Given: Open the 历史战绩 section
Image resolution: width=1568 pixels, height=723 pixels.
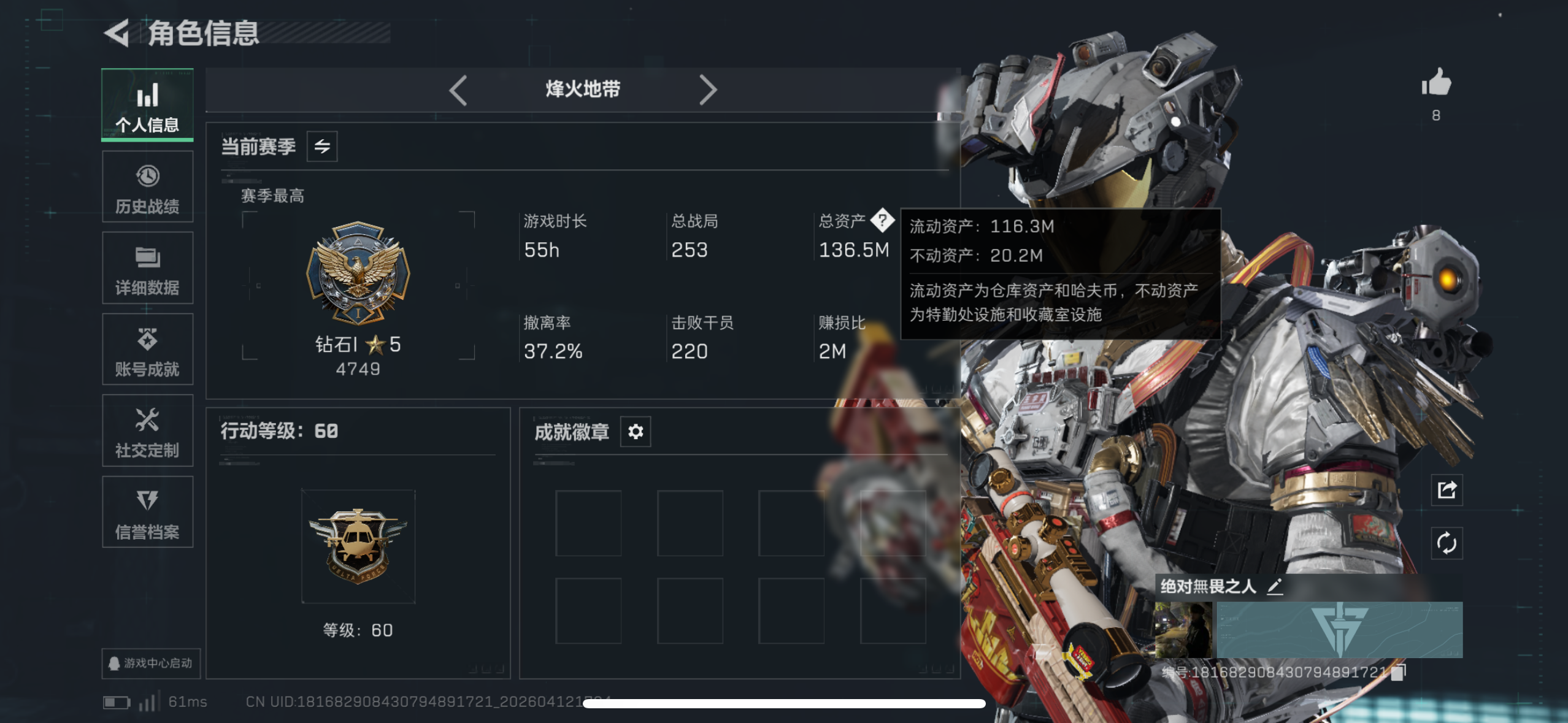Looking at the screenshot, I should click(147, 187).
